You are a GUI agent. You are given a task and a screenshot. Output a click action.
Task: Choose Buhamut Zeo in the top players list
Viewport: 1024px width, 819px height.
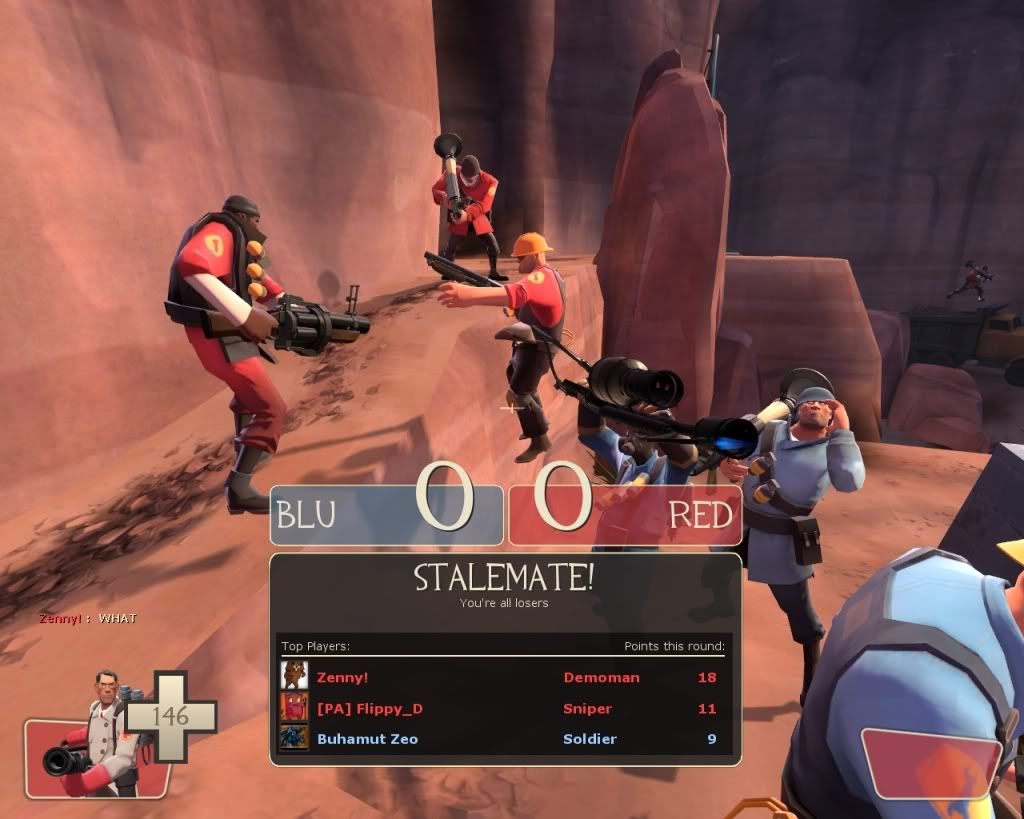(367, 739)
